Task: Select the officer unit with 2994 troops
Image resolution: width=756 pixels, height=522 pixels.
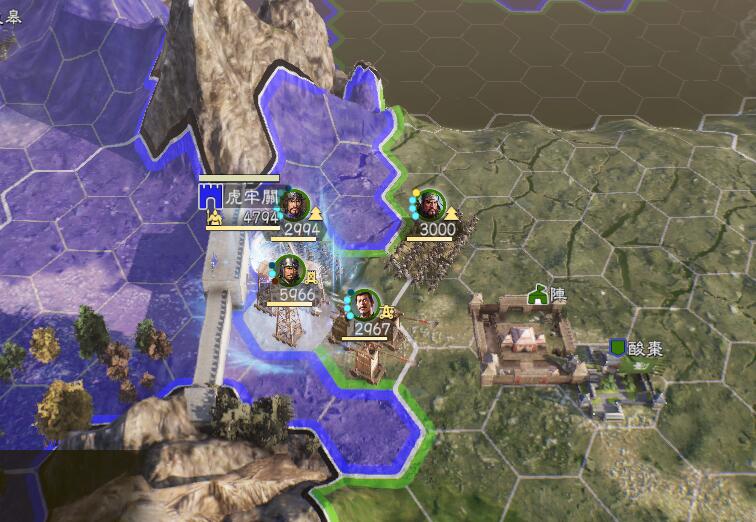Action: (294, 204)
